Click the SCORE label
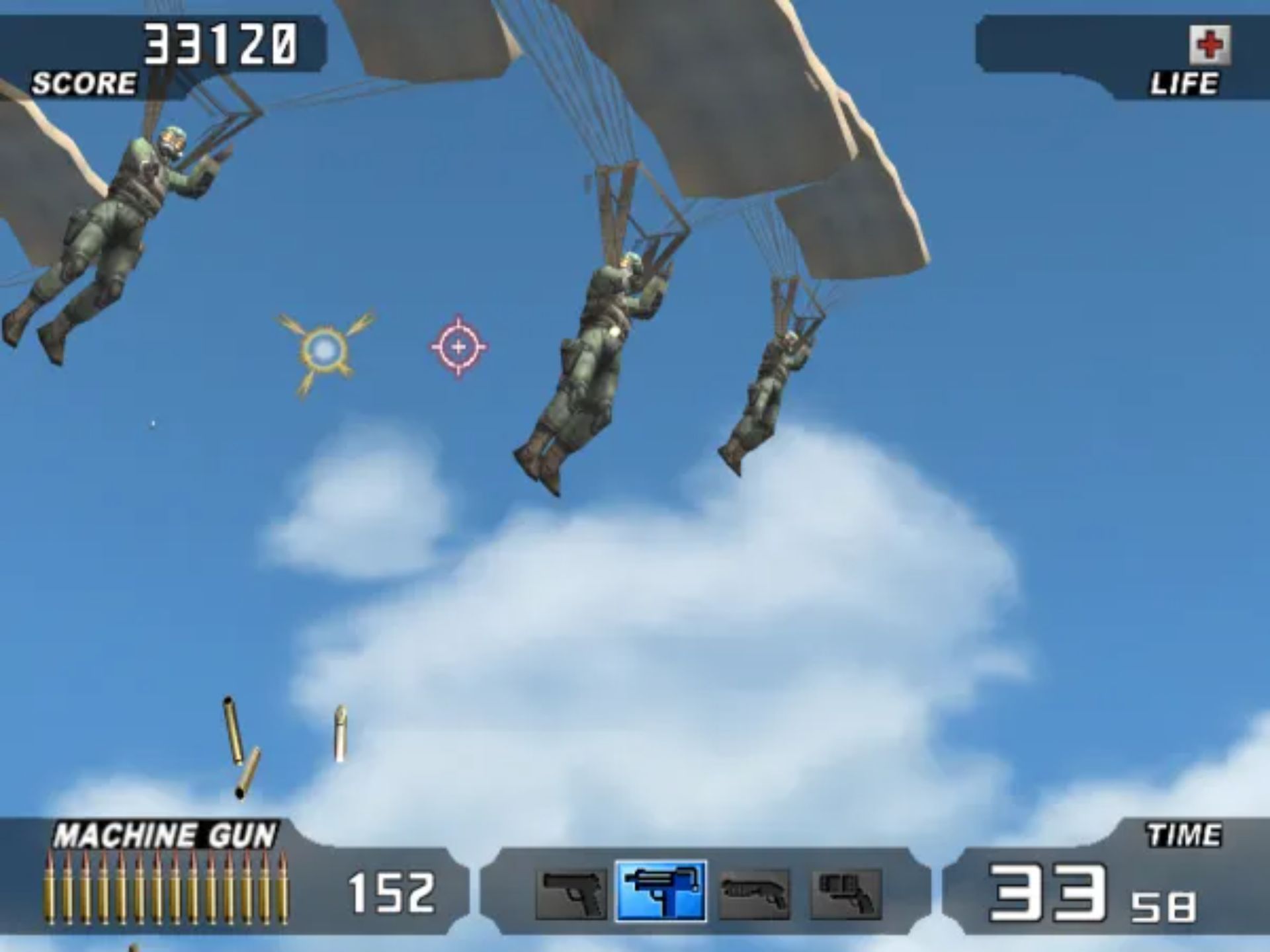The width and height of the screenshot is (1270, 952). tap(83, 83)
